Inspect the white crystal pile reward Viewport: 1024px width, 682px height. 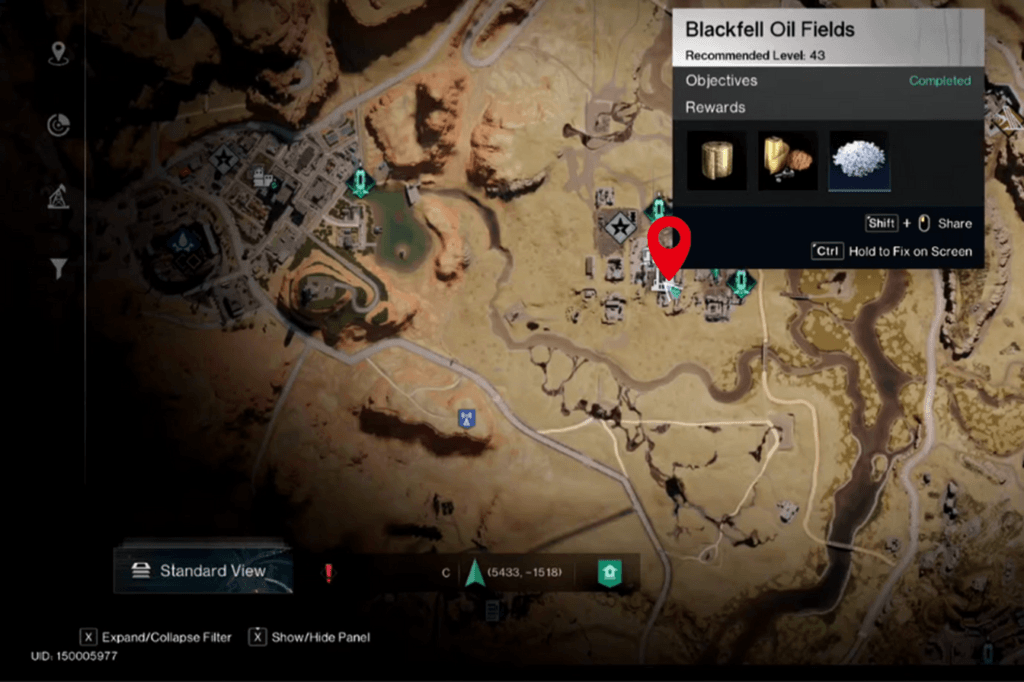coord(858,160)
